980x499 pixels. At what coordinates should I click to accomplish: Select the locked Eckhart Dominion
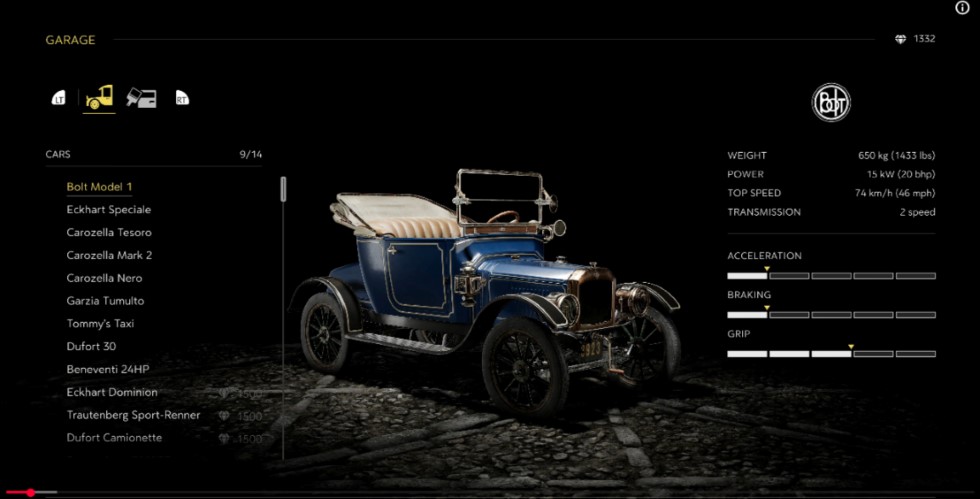click(x=112, y=393)
